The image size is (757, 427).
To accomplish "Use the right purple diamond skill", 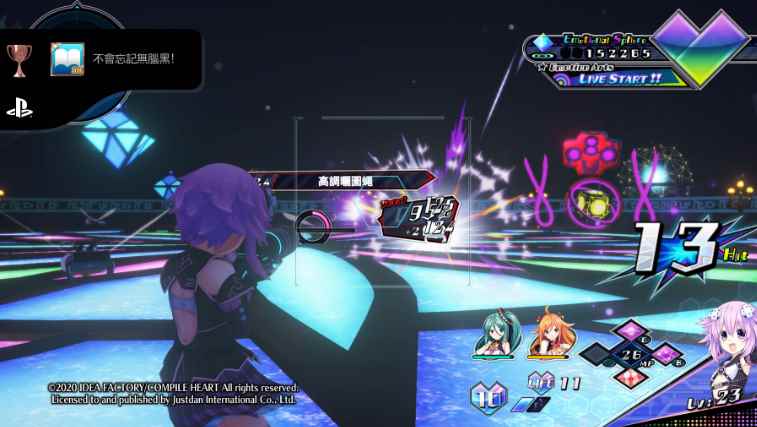I will (664, 353).
